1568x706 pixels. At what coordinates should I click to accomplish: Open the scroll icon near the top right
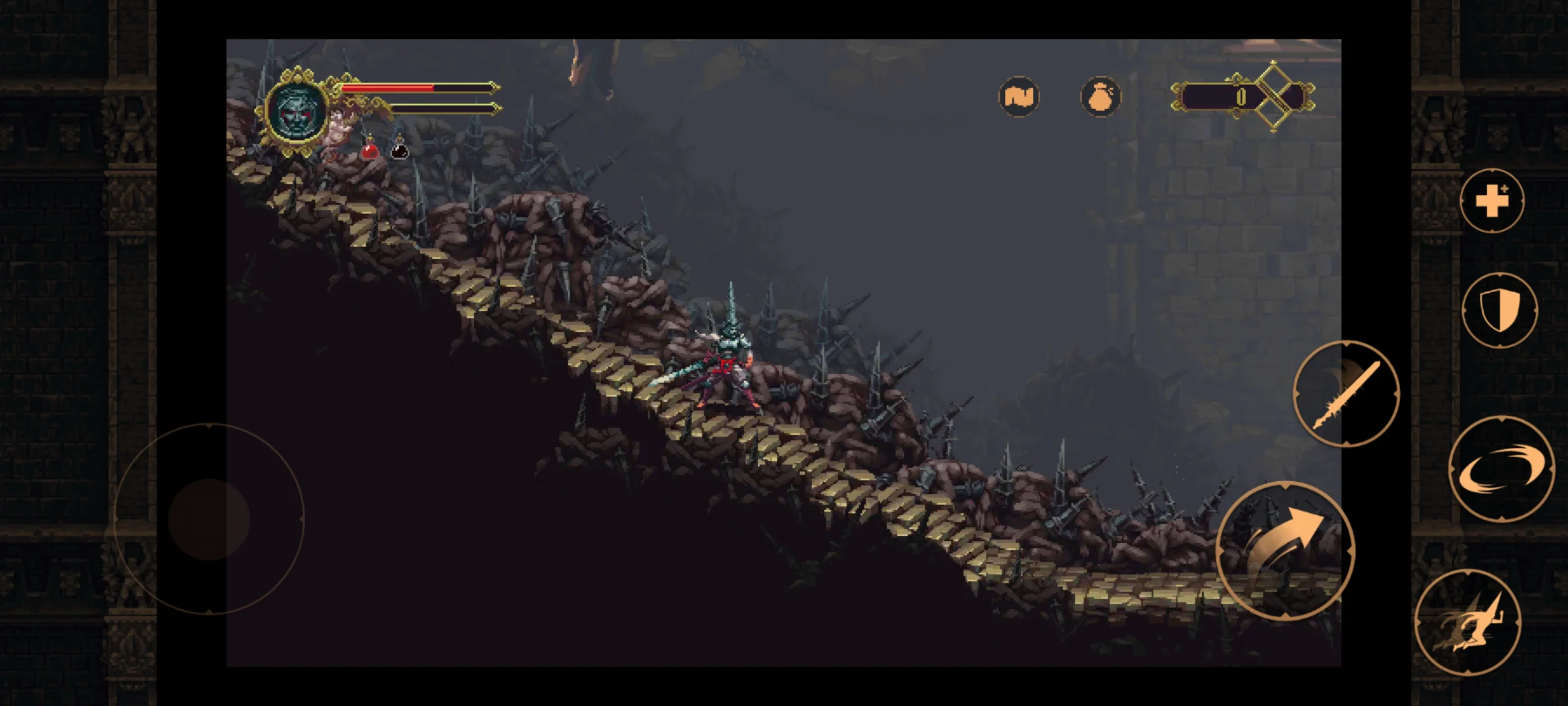click(1019, 97)
